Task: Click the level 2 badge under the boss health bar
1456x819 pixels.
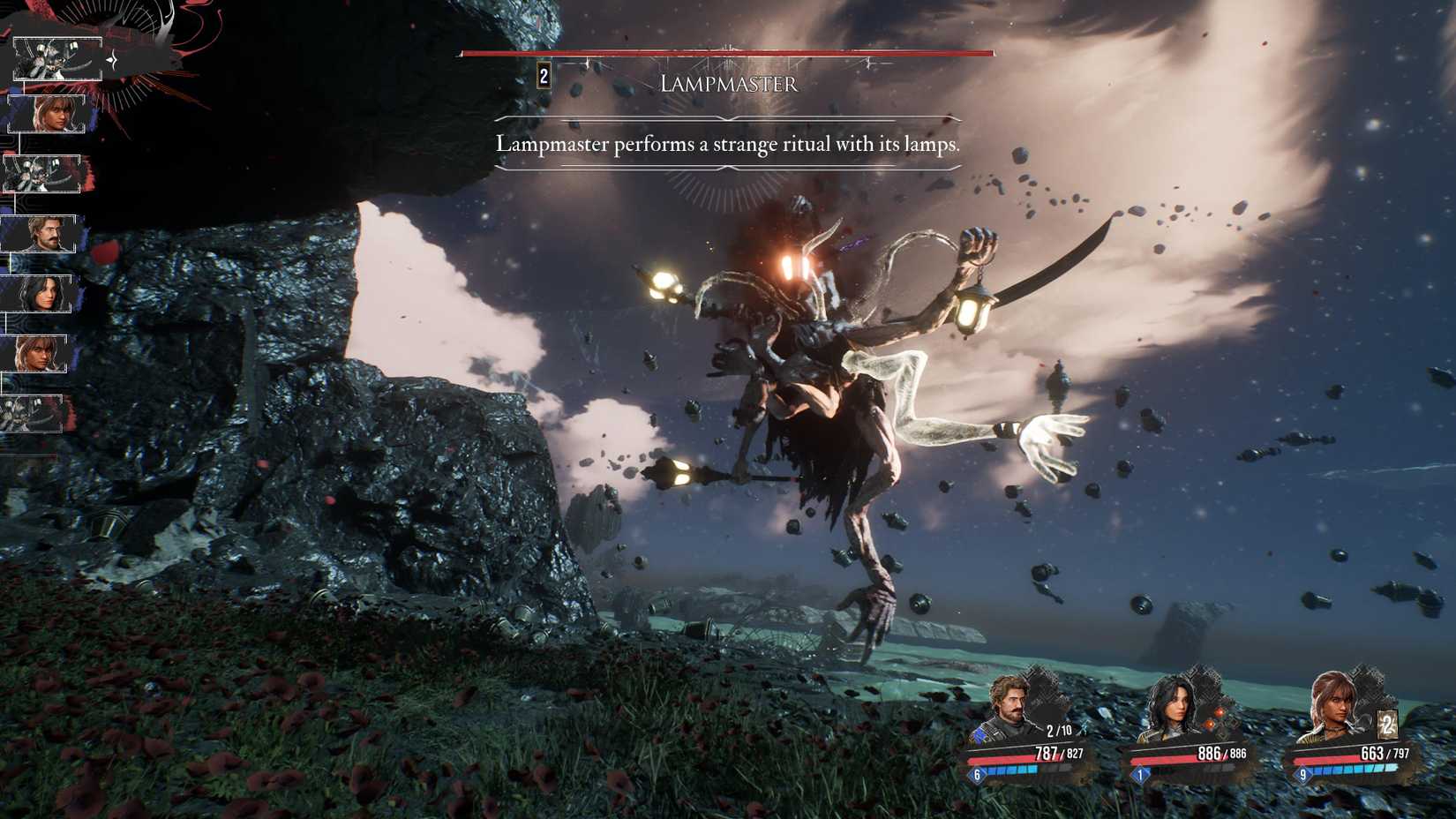Action: coord(543,76)
